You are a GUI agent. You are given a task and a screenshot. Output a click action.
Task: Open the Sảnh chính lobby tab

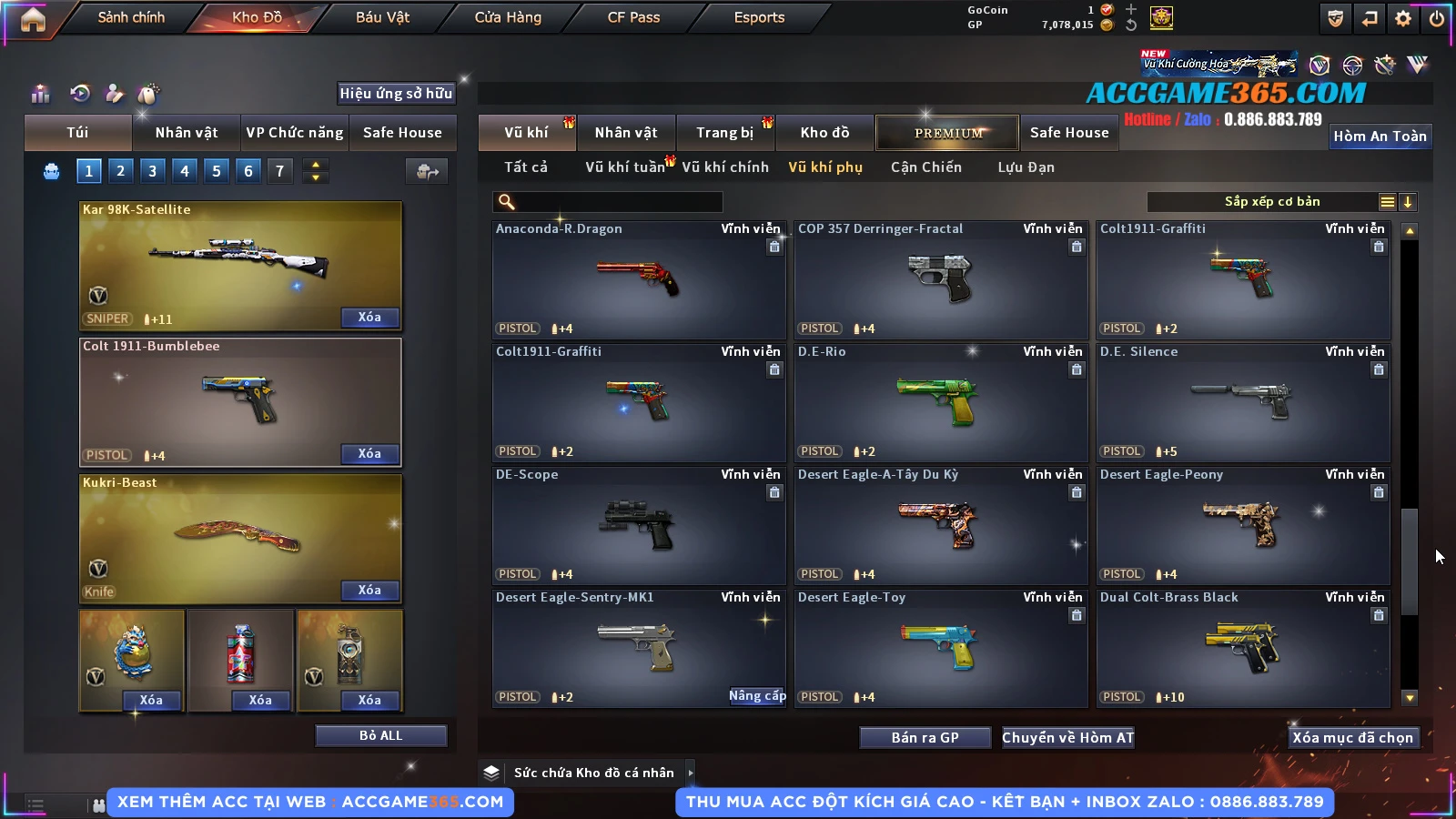[131, 17]
